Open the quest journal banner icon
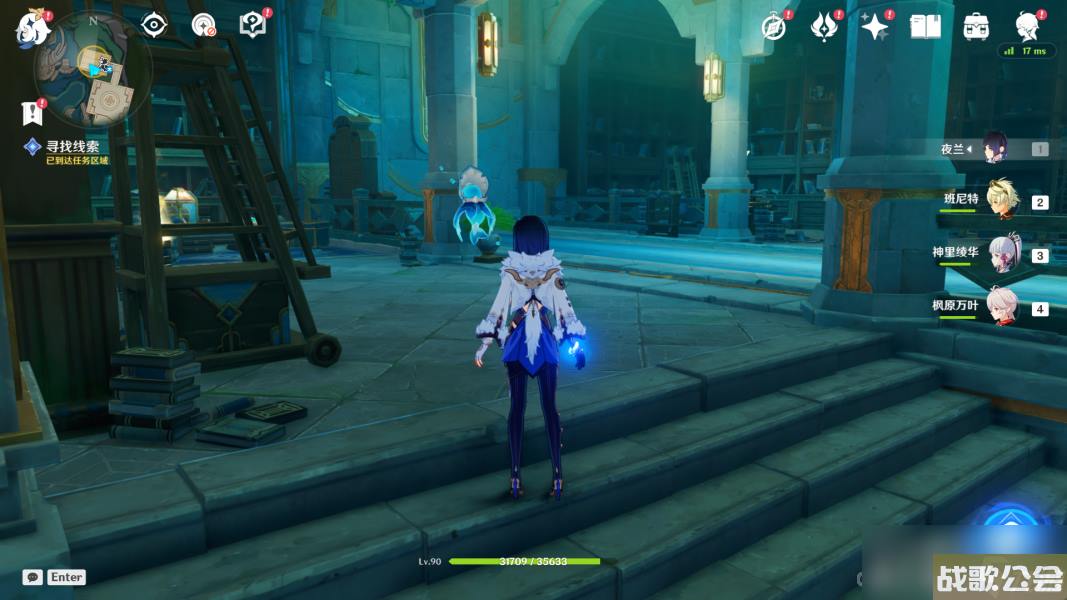The width and height of the screenshot is (1067, 600). [x=32, y=111]
